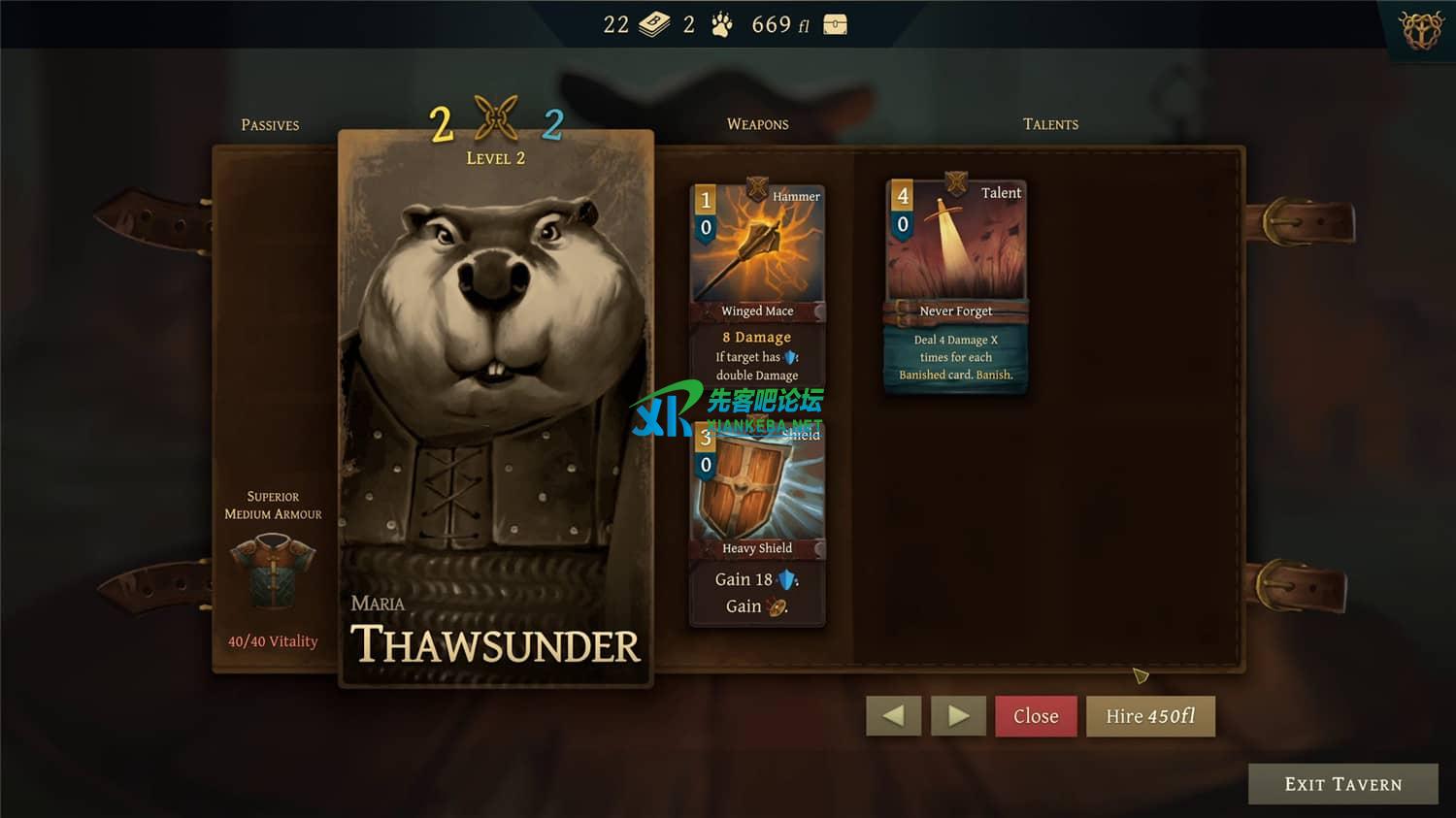Show the next recruit with right arrow

(x=958, y=716)
